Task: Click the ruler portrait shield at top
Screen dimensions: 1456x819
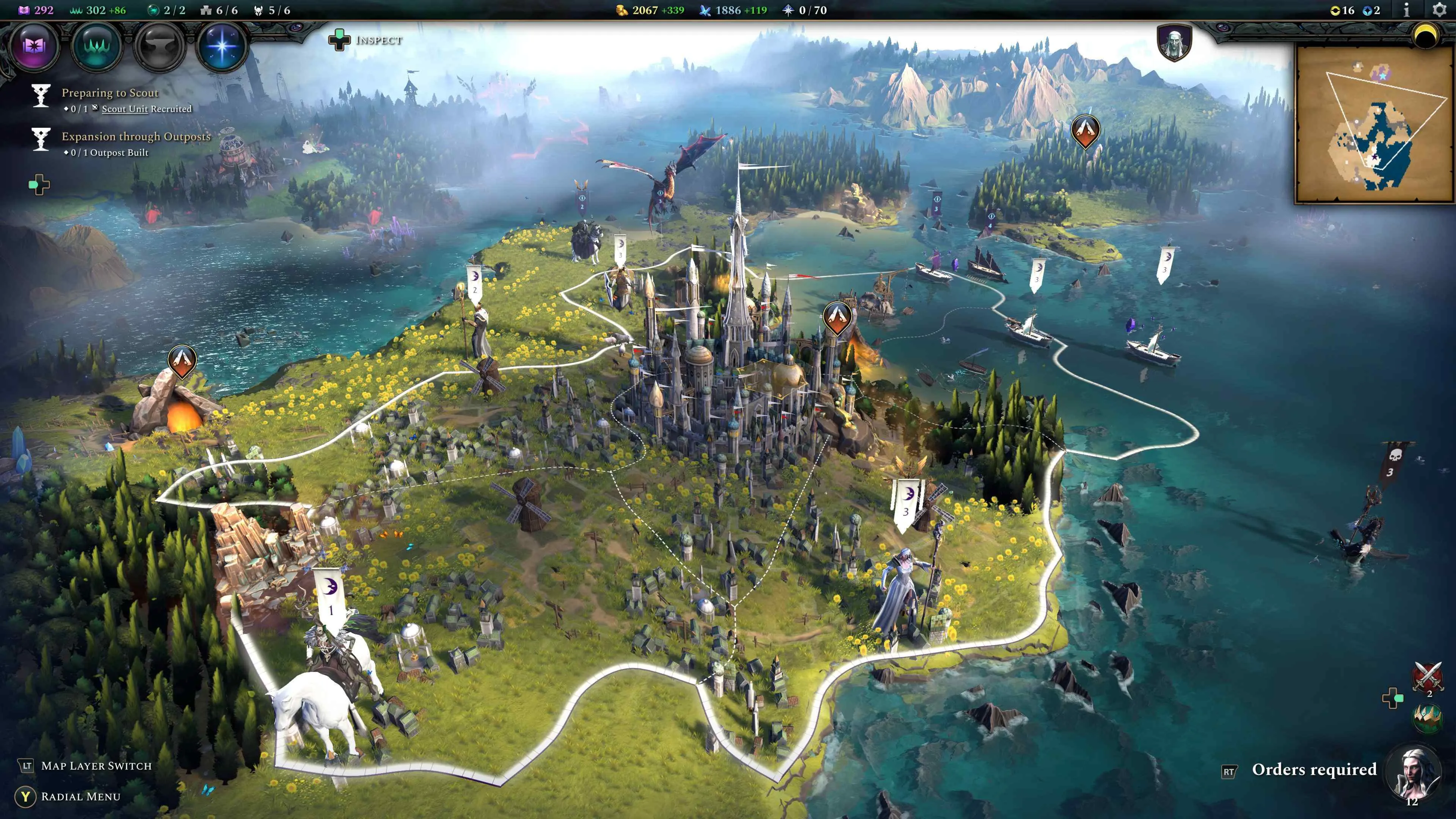Action: [1174, 42]
